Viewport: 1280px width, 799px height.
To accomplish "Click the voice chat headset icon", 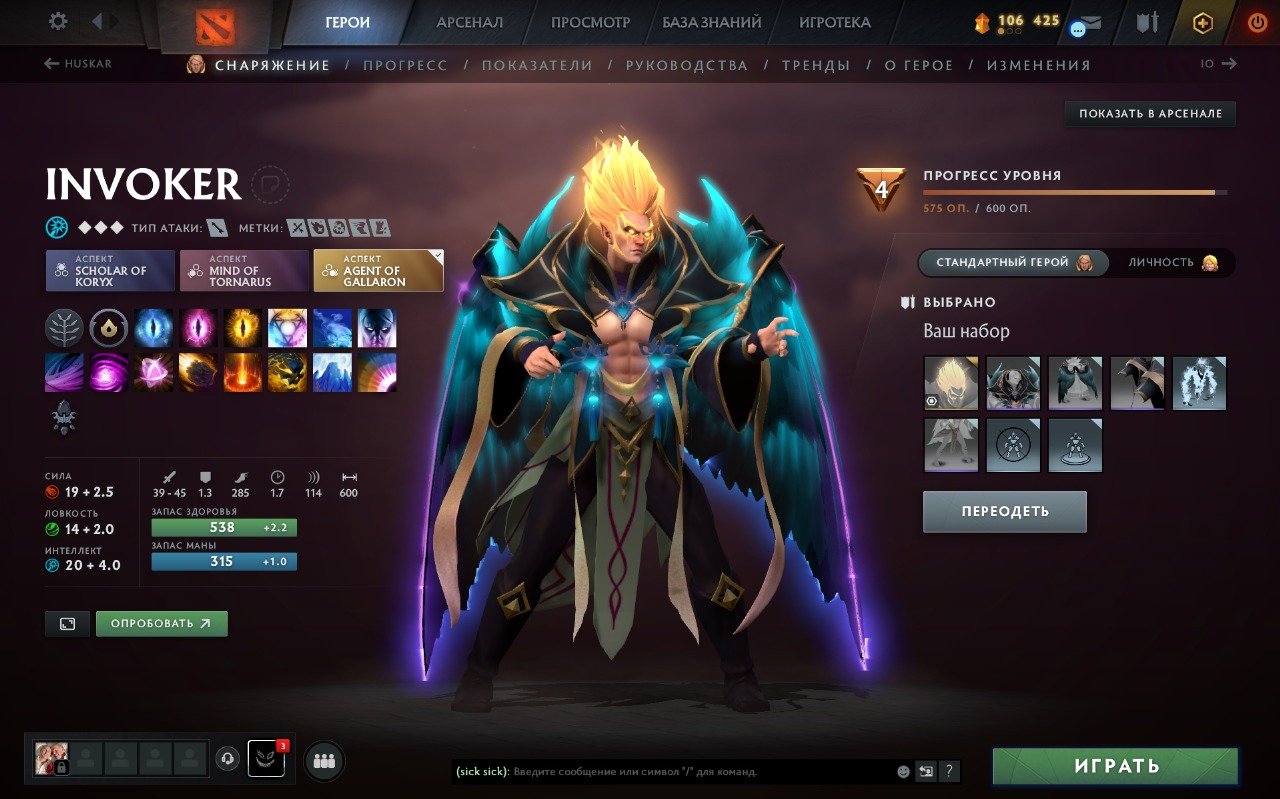I will pyautogui.click(x=226, y=760).
